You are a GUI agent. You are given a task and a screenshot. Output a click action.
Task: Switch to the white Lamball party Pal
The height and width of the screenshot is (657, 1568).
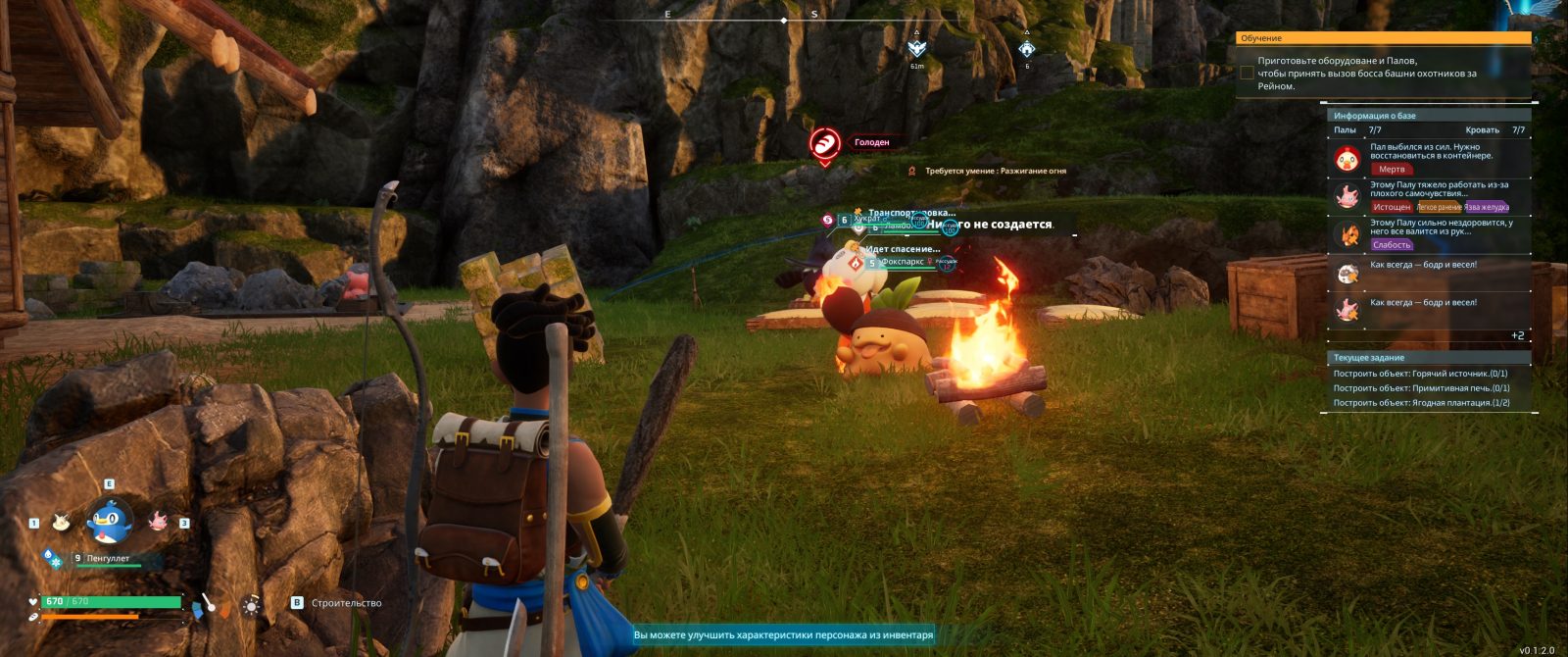(61, 522)
